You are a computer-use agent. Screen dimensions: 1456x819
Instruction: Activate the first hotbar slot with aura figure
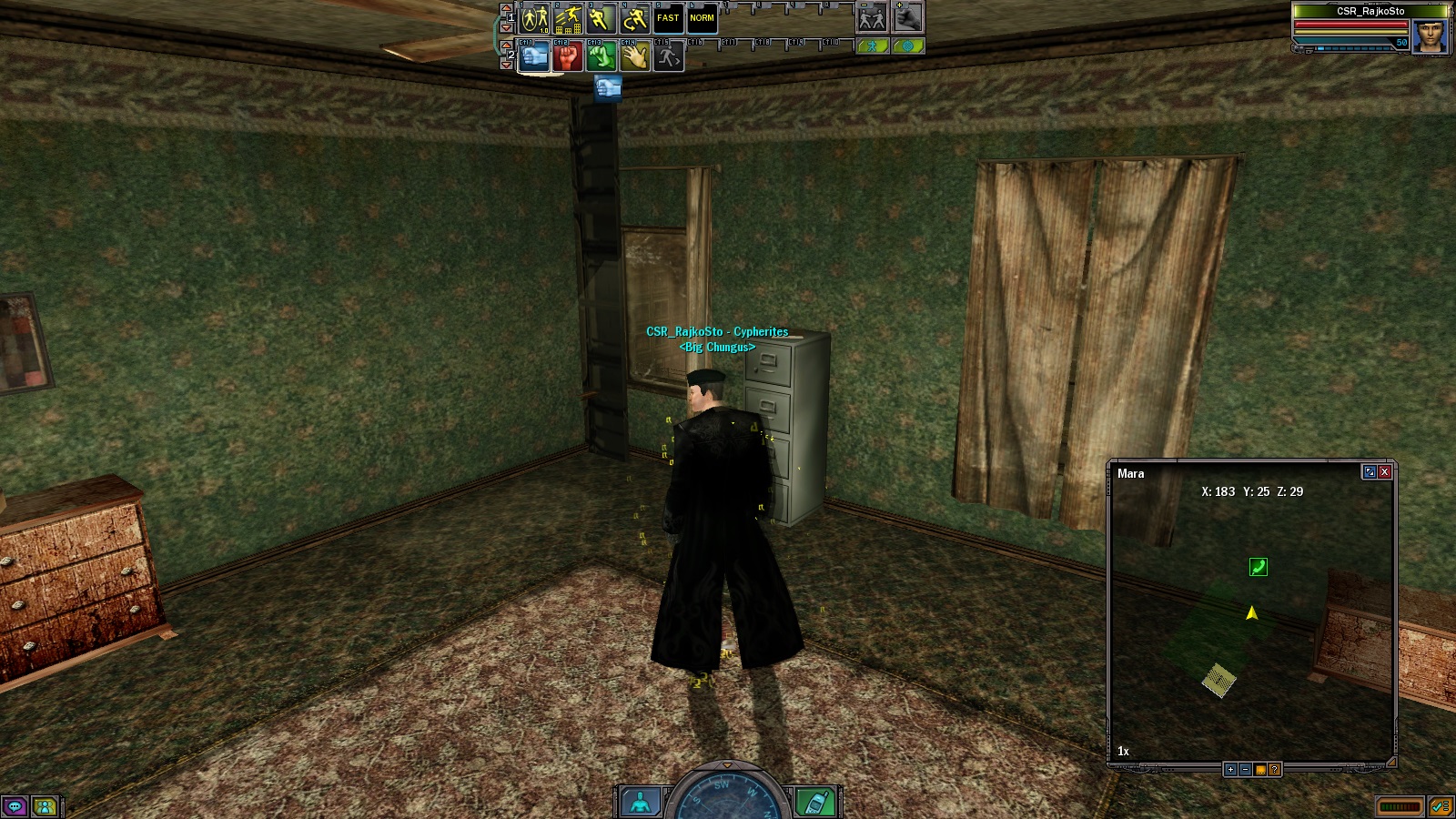point(534,18)
